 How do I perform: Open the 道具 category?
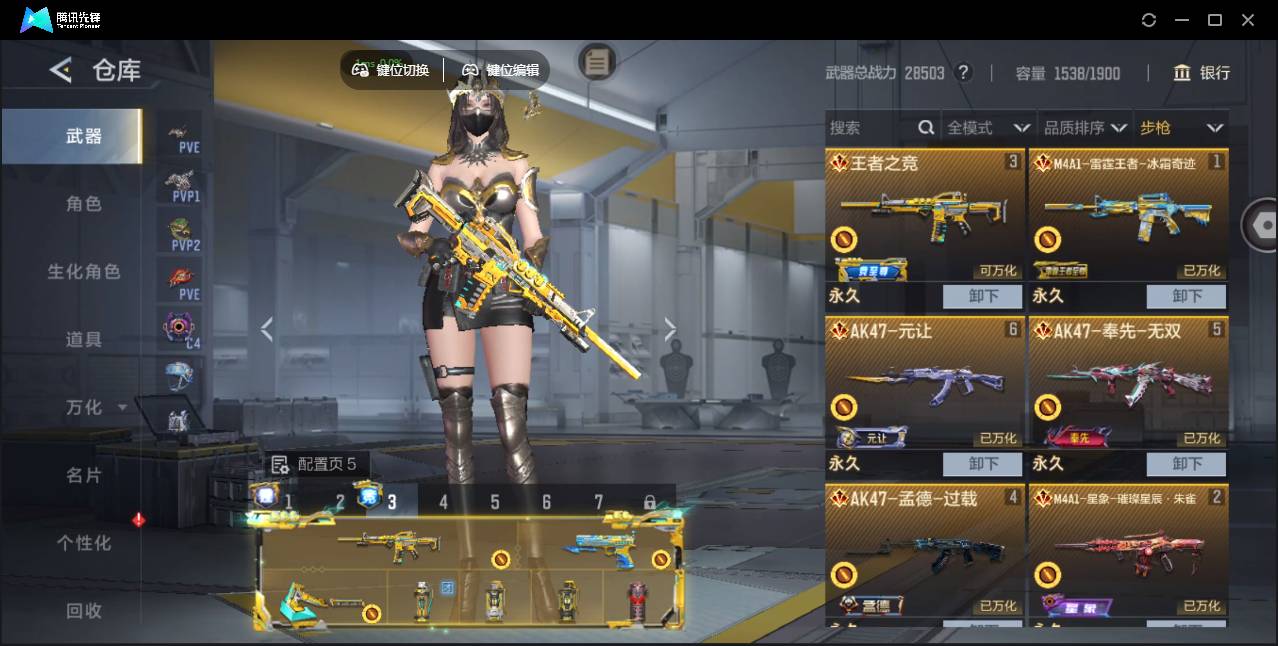pyautogui.click(x=84, y=340)
